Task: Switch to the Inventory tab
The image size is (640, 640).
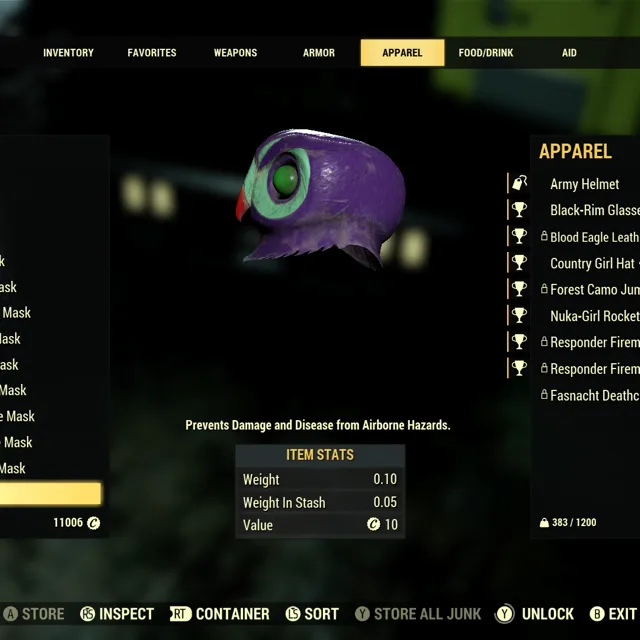Action: [68, 53]
